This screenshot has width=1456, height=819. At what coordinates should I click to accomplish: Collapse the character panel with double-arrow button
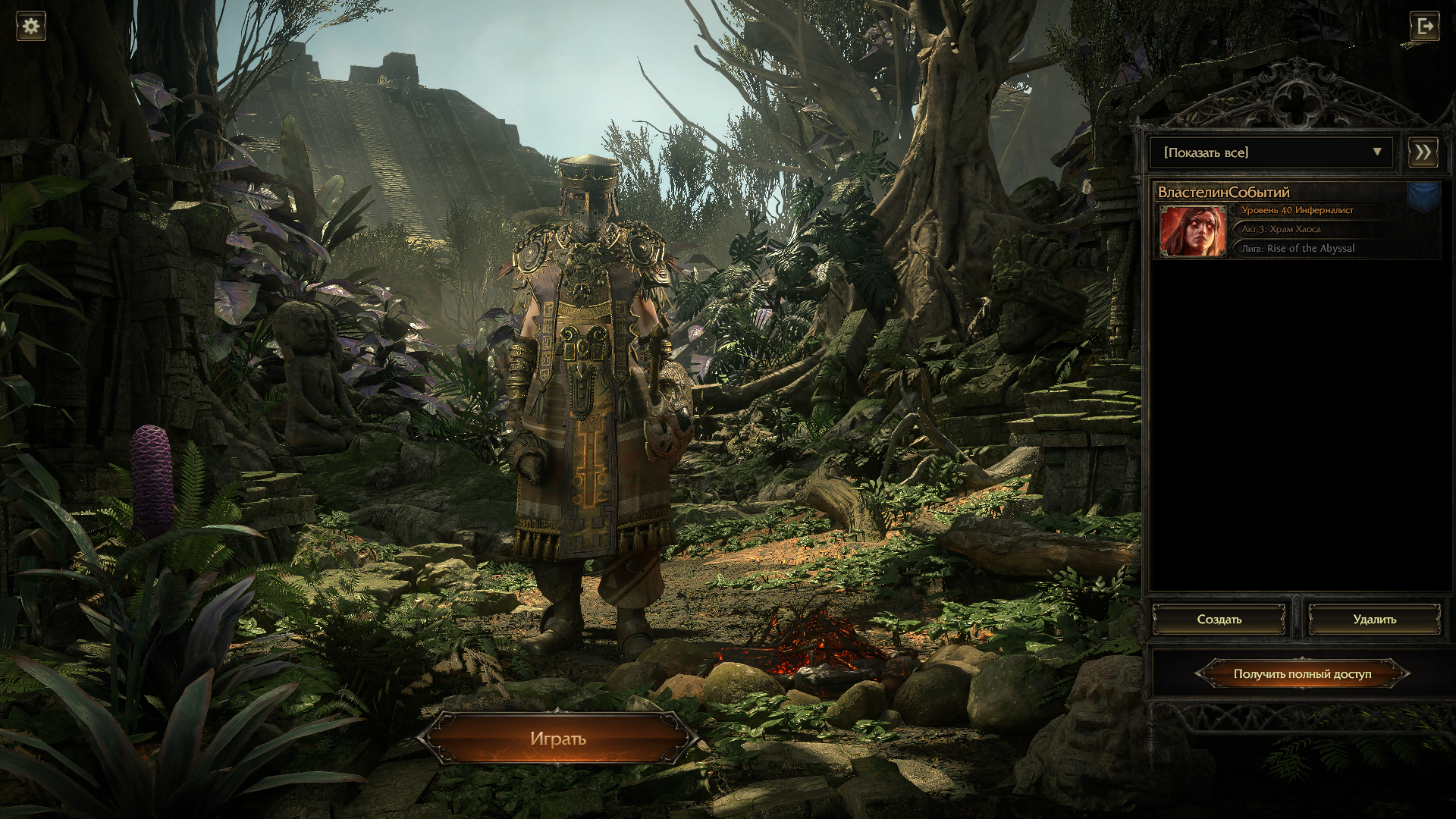point(1423,152)
